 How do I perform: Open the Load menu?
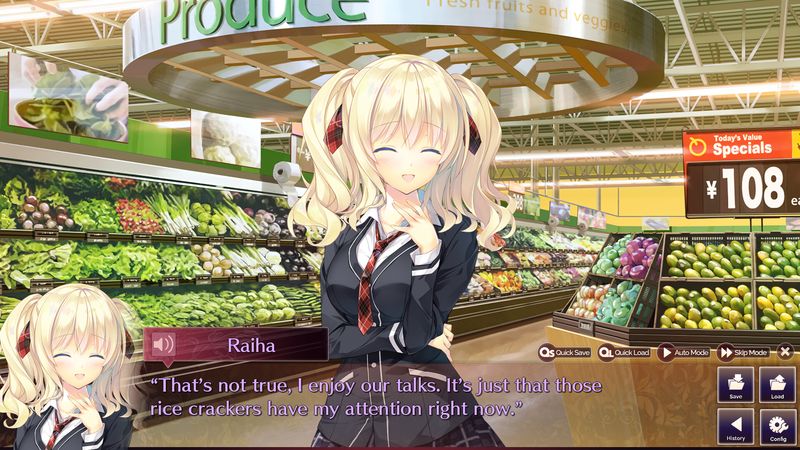coord(777,386)
